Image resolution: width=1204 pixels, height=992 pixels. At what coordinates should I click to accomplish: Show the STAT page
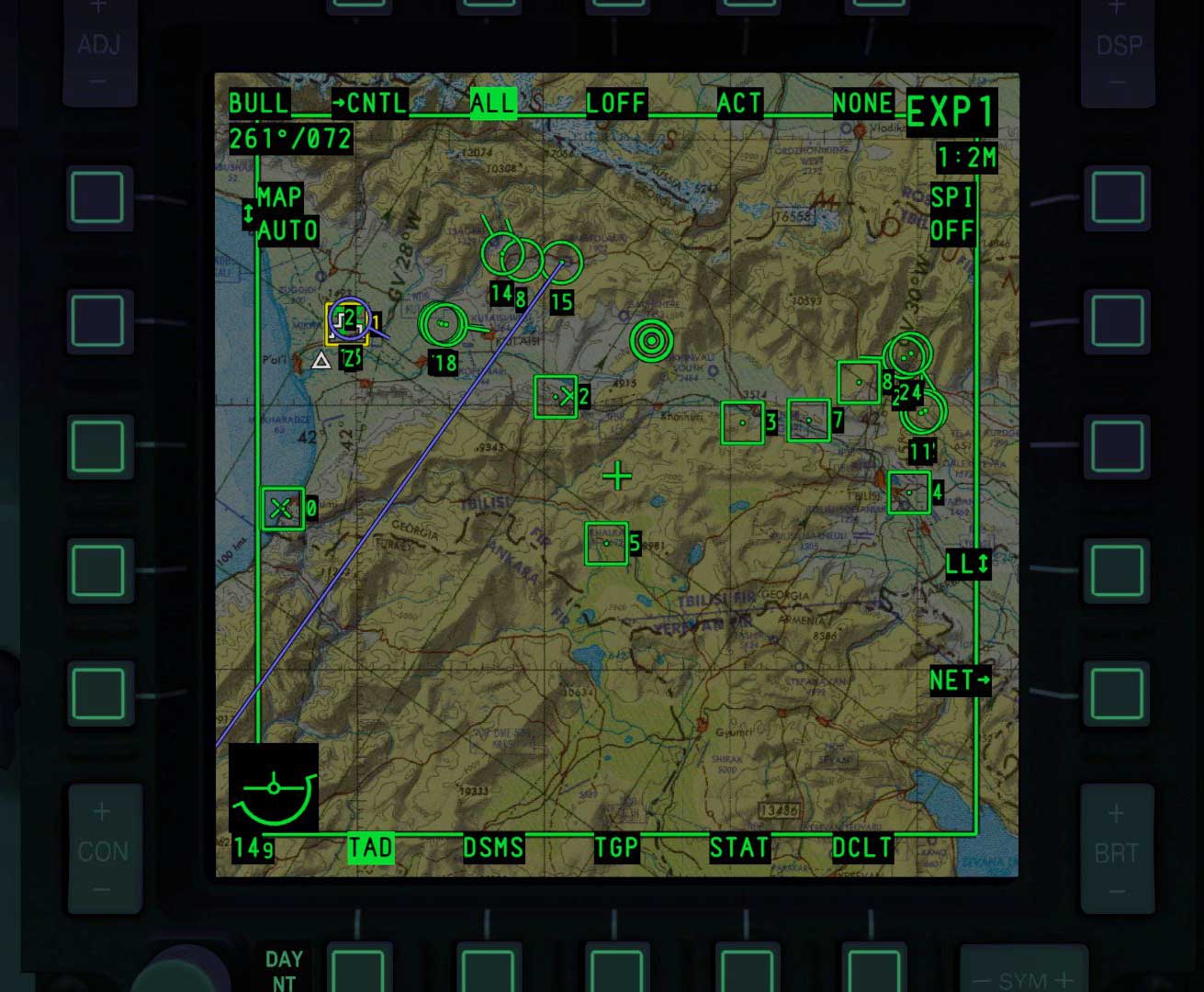(738, 848)
